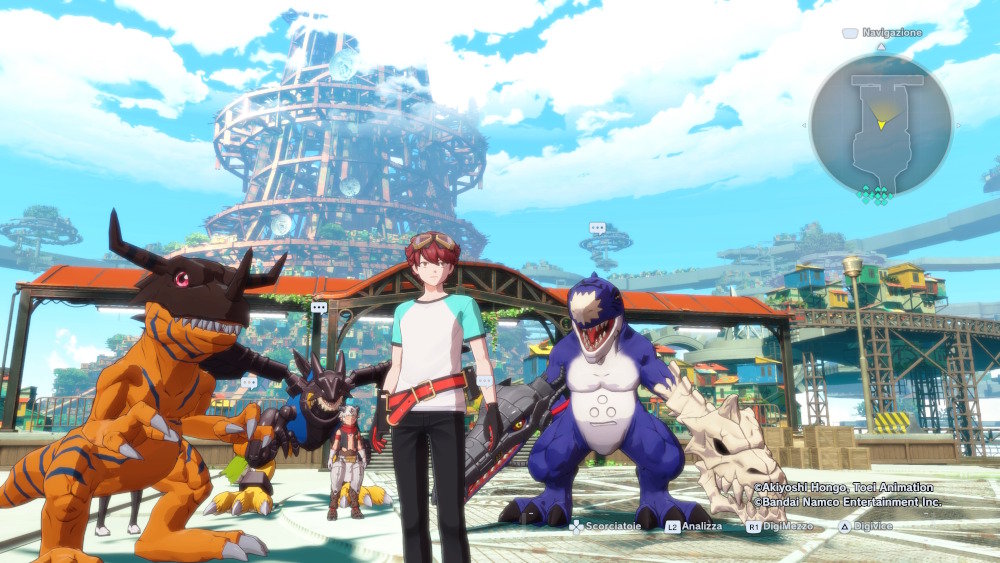
Task: Click the teal marker cluster on the minimap
Action: click(877, 194)
